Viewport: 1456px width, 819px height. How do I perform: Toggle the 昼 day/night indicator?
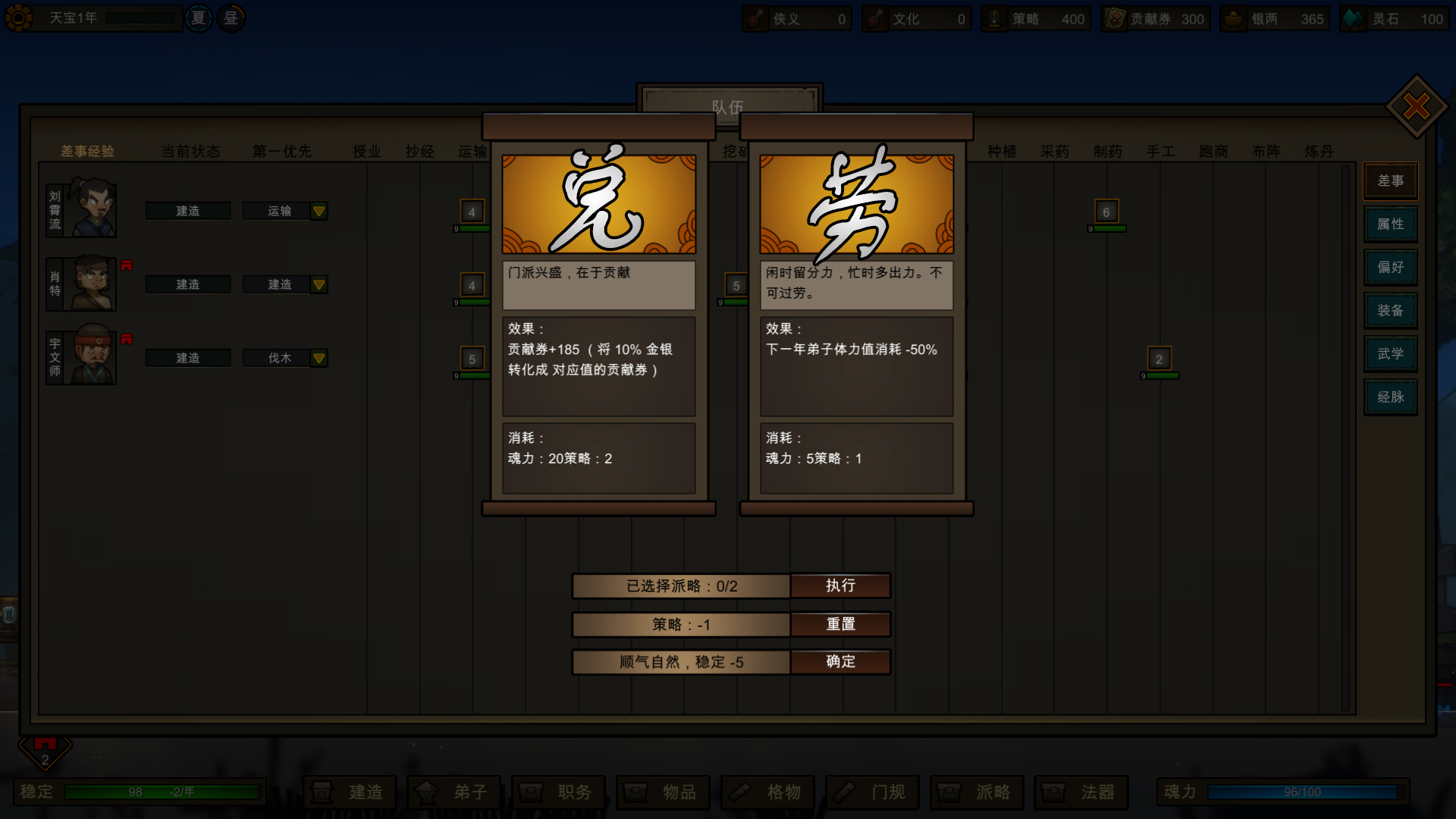click(x=230, y=17)
